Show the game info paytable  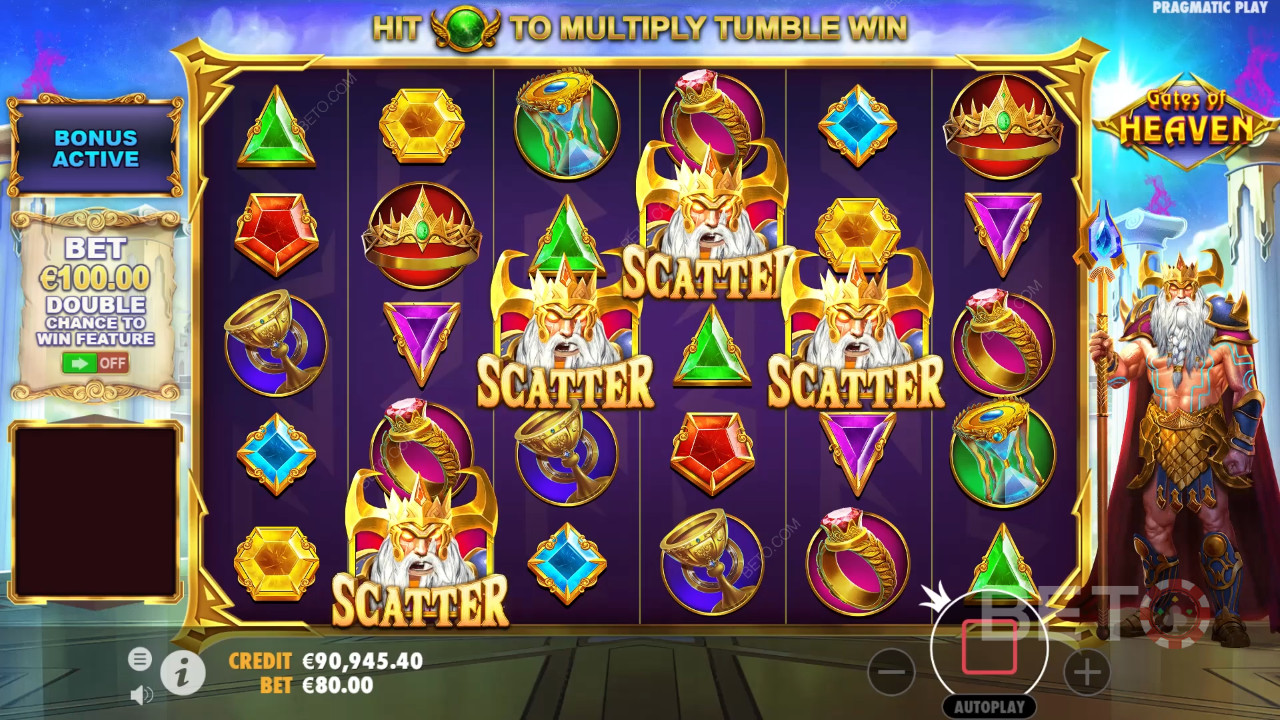[x=182, y=674]
